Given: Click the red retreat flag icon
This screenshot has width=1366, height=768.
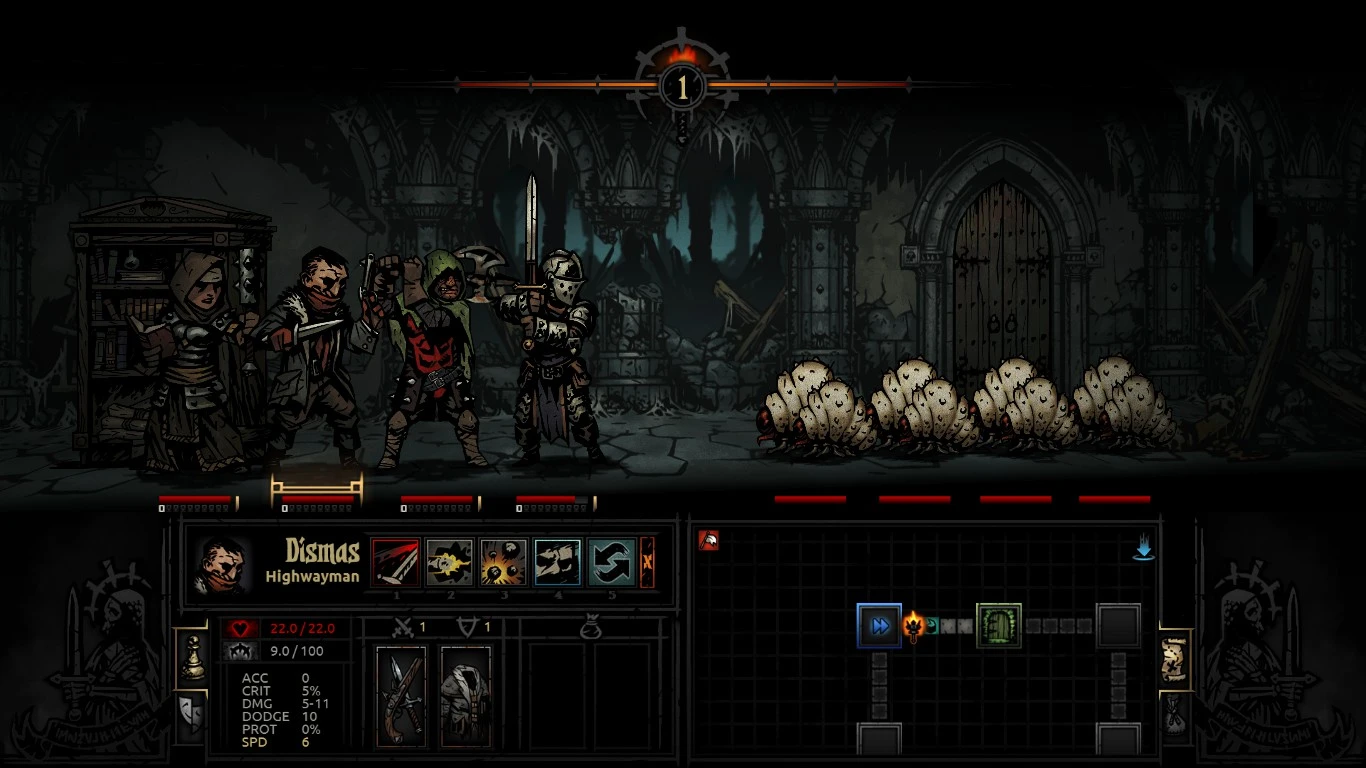Looking at the screenshot, I should point(709,541).
